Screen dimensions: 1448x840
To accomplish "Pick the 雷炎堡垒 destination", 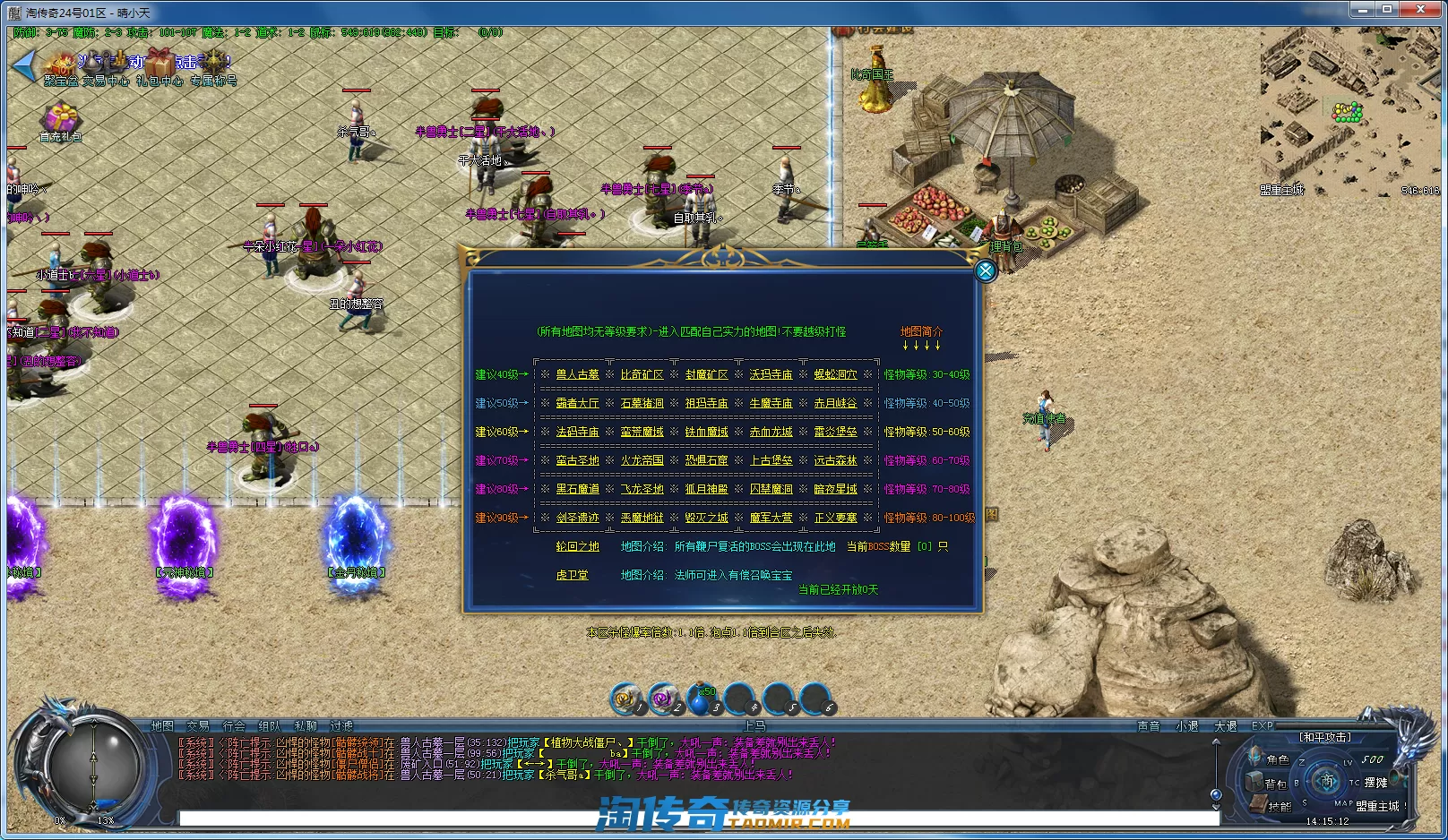I will (x=835, y=432).
